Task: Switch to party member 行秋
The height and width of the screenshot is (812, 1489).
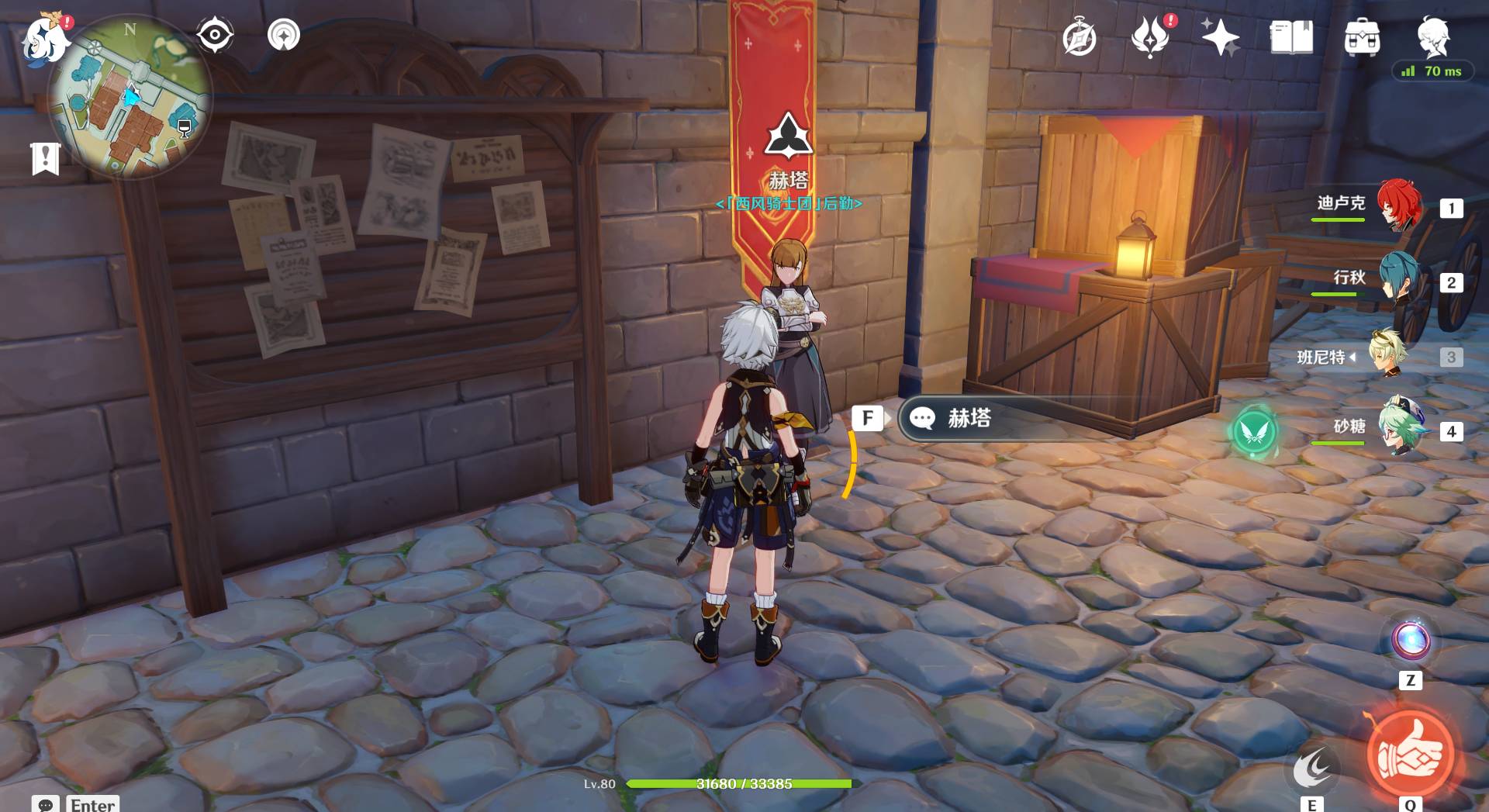Action: (x=1399, y=281)
